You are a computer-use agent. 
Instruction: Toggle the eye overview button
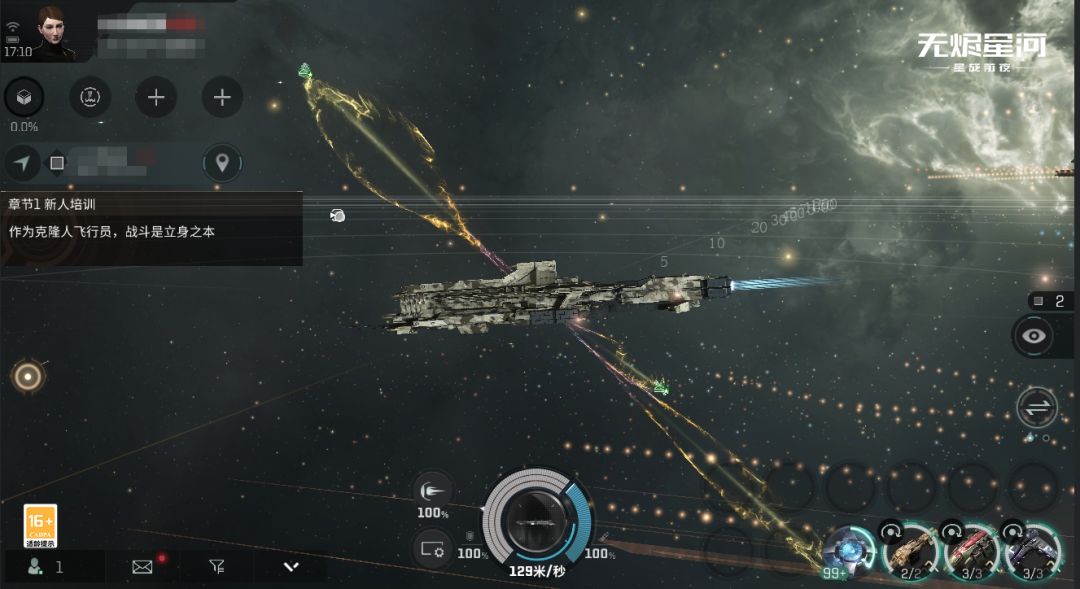(x=1034, y=336)
